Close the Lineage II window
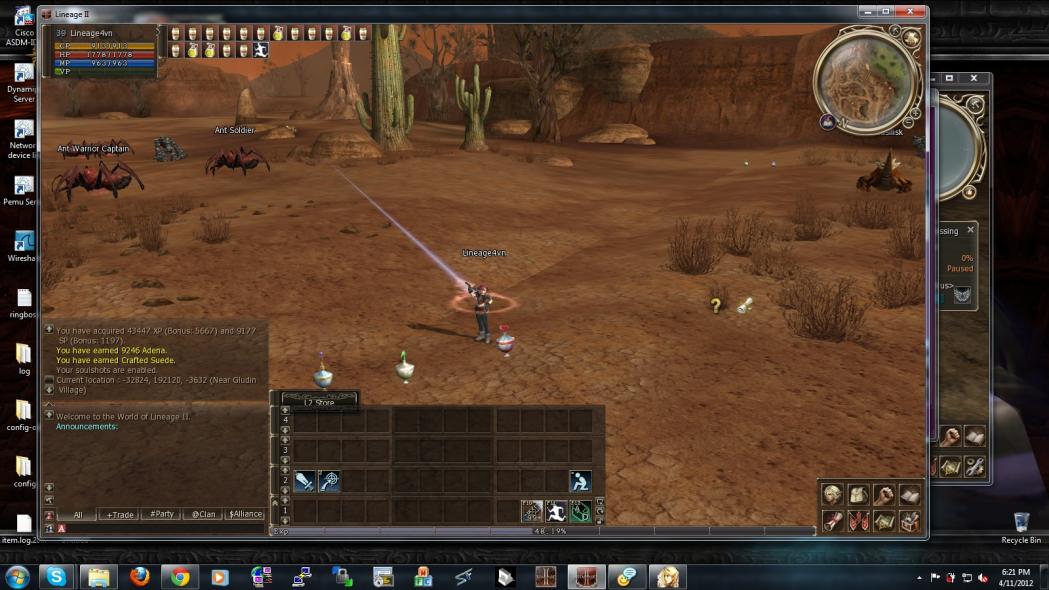The height and width of the screenshot is (590, 1049). pos(909,13)
